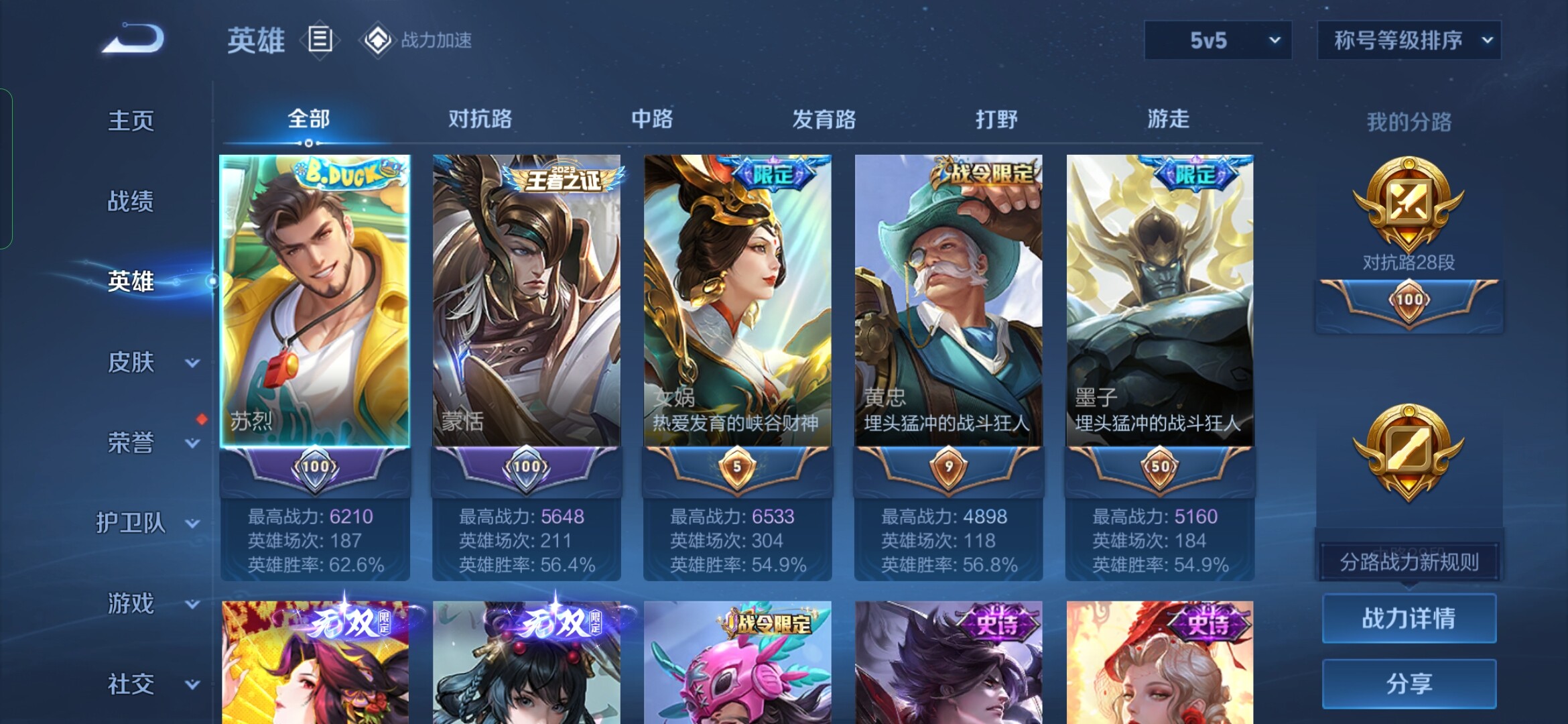
Task: Switch to the 对抗路 tab
Action: click(480, 119)
